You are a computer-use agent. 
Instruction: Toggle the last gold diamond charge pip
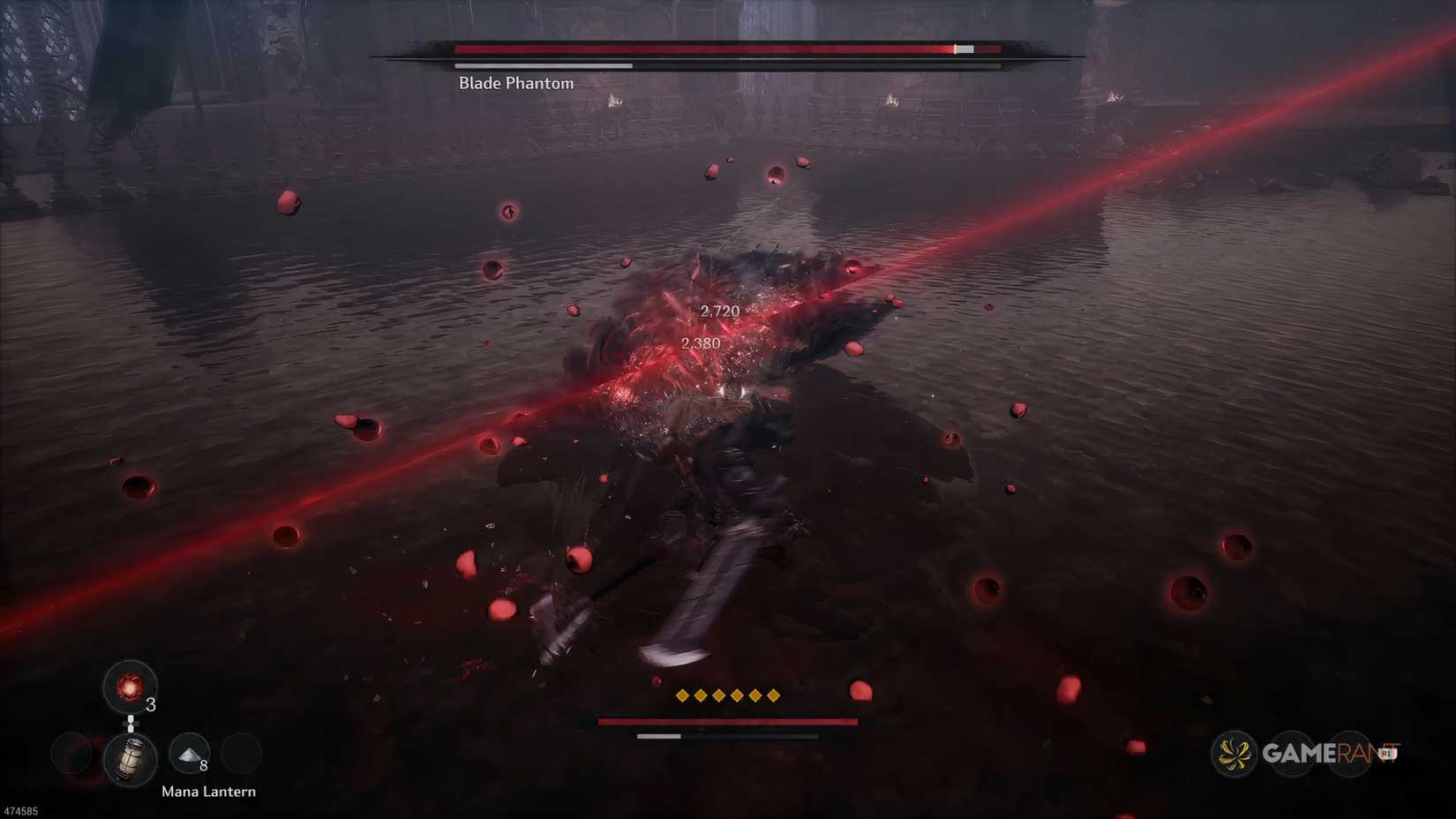[773, 695]
